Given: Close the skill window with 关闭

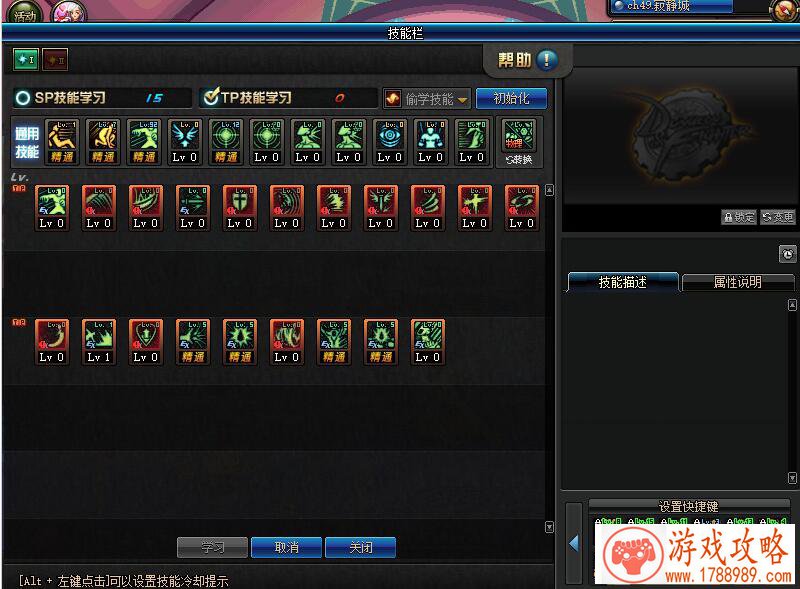Looking at the screenshot, I should click(x=360, y=548).
